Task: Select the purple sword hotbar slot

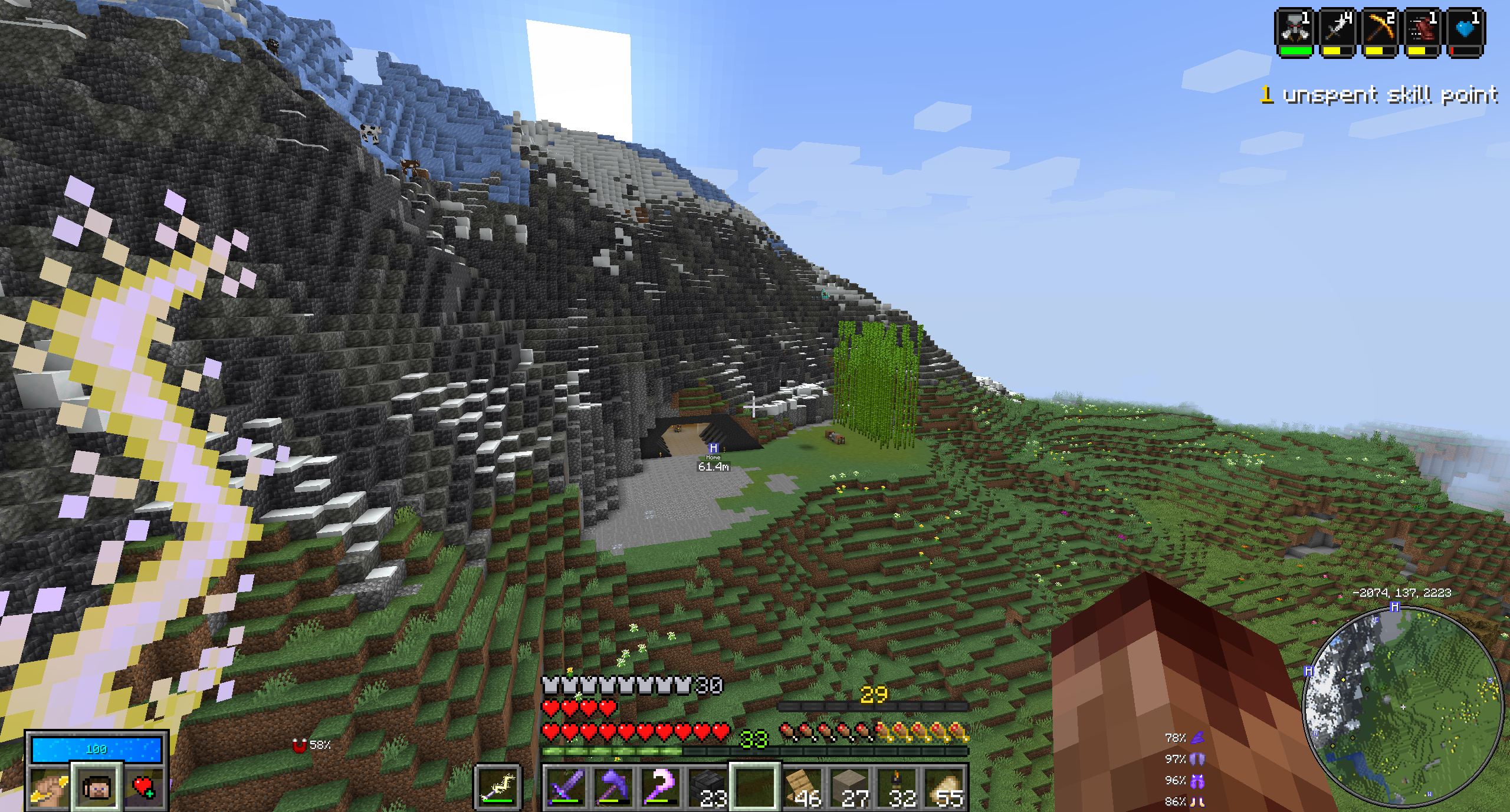Action: [x=566, y=787]
